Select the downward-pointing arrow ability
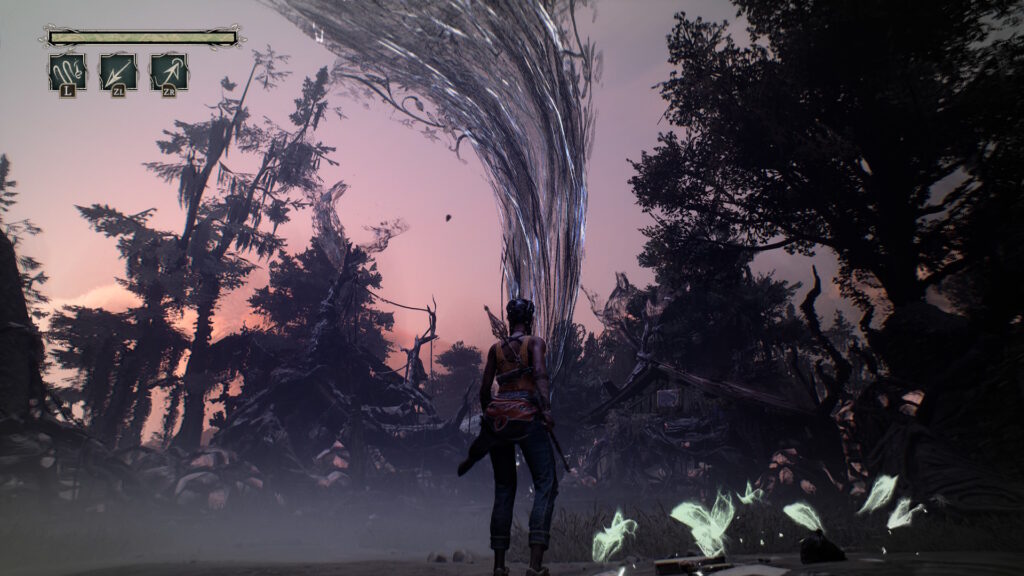Image resolution: width=1024 pixels, height=576 pixels. pyautogui.click(x=118, y=71)
